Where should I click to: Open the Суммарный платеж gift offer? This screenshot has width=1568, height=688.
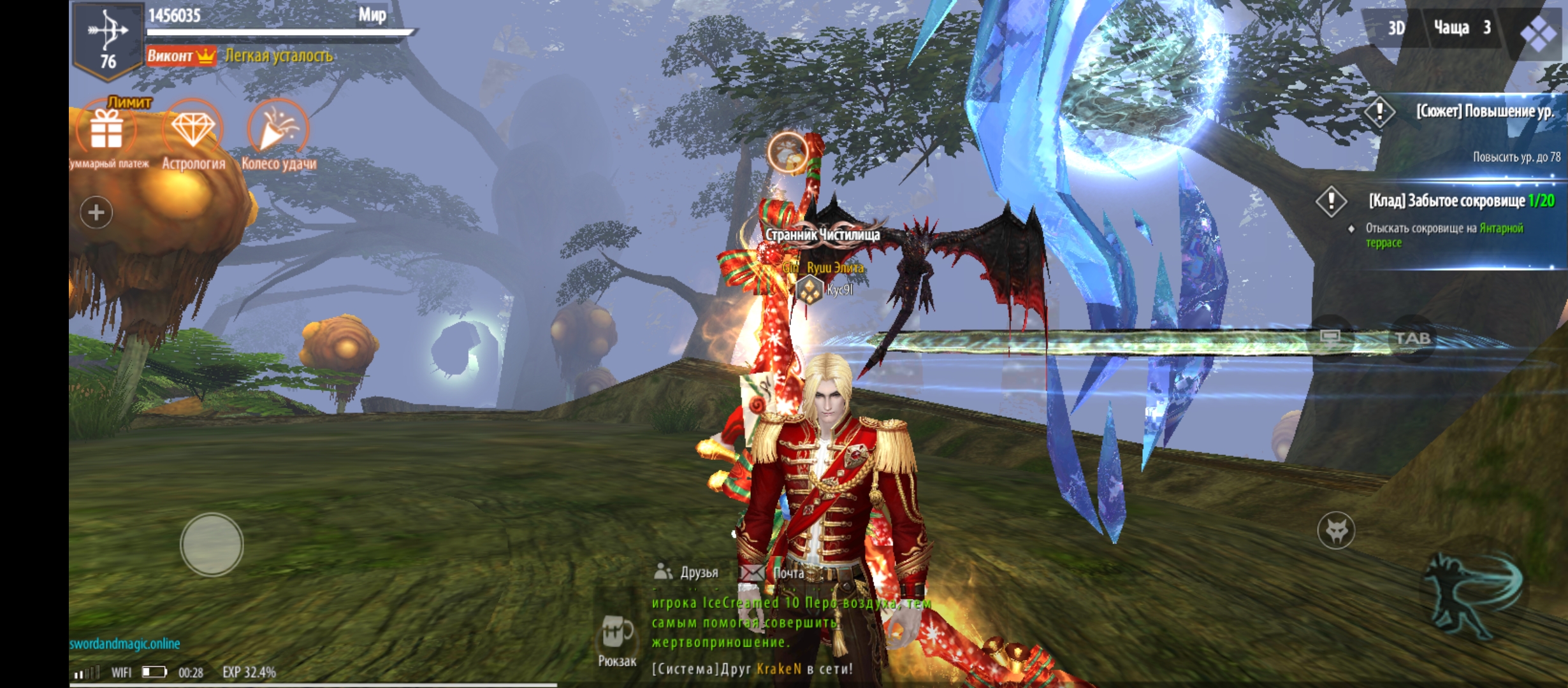point(106,131)
